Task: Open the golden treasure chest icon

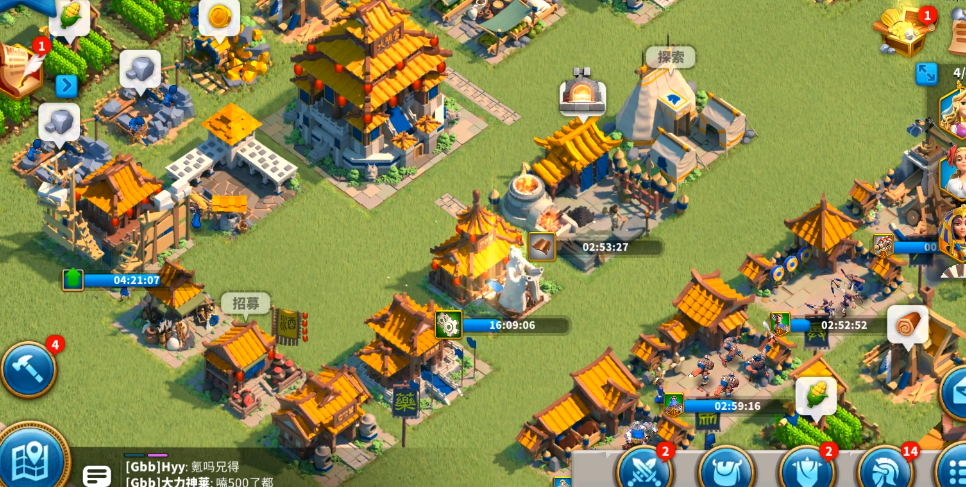Action: (x=902, y=29)
